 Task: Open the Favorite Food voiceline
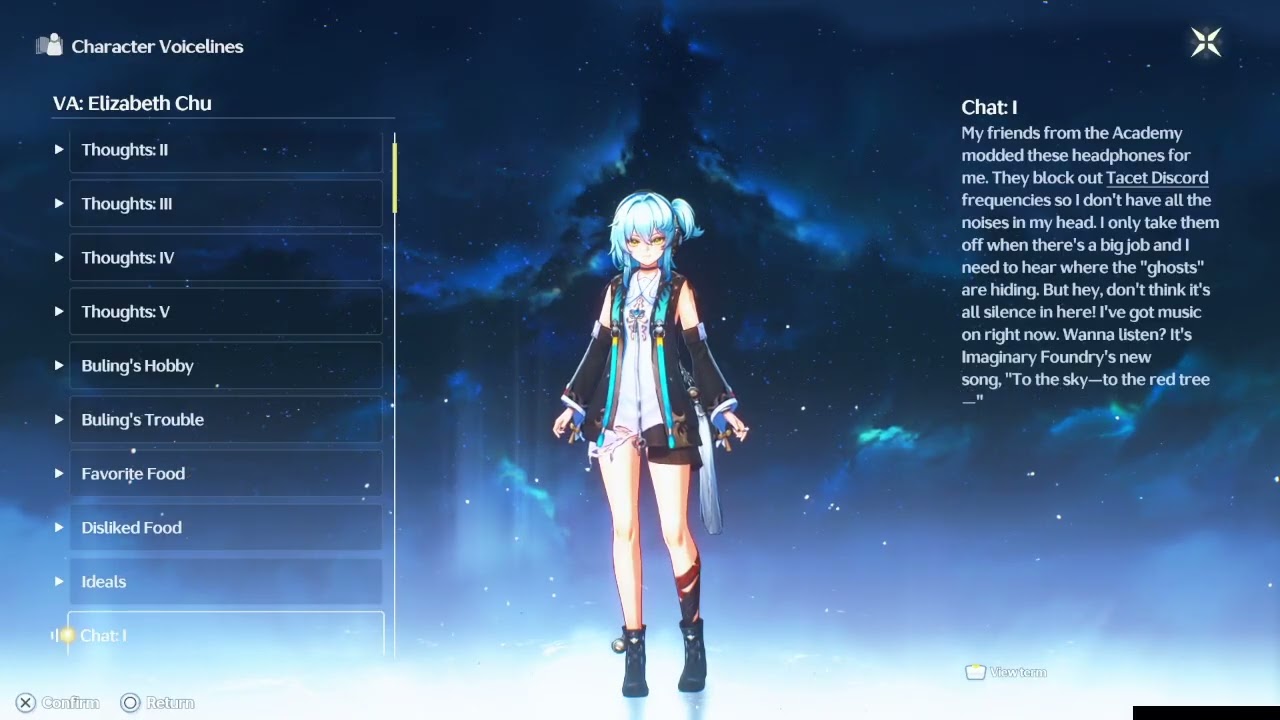225,474
